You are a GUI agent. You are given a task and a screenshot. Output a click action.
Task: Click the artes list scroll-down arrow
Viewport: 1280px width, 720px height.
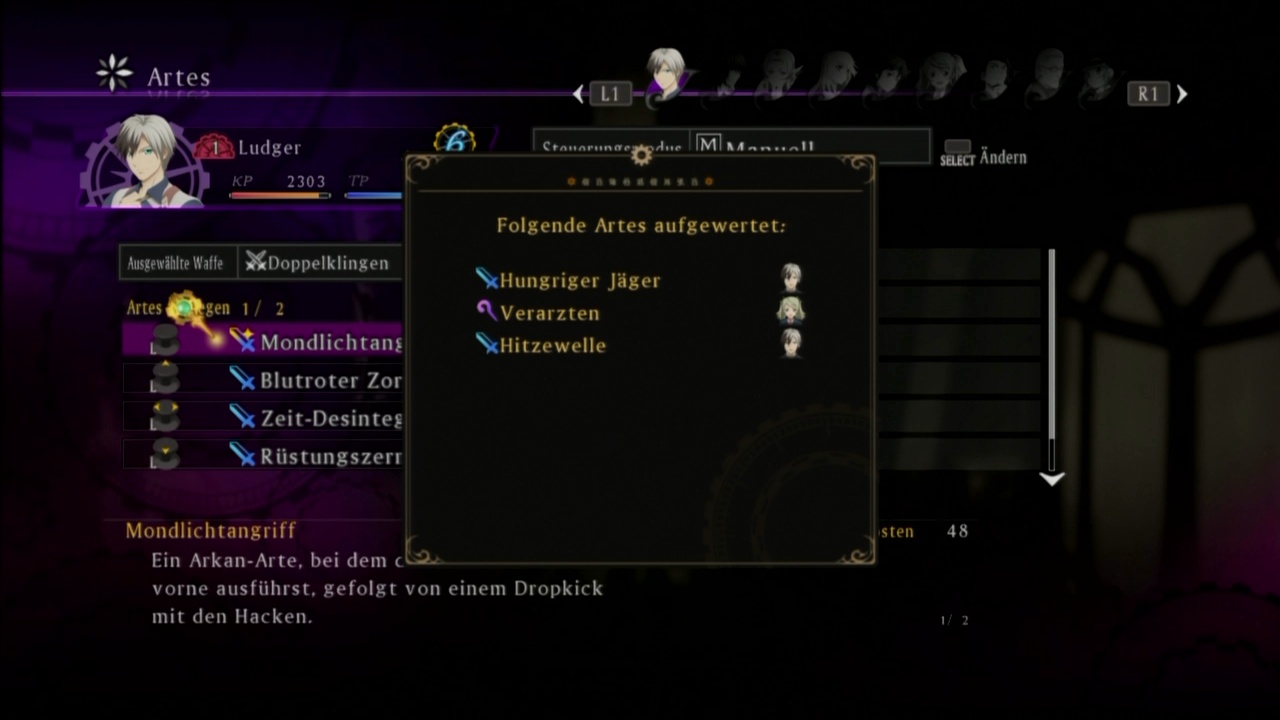pos(1051,480)
